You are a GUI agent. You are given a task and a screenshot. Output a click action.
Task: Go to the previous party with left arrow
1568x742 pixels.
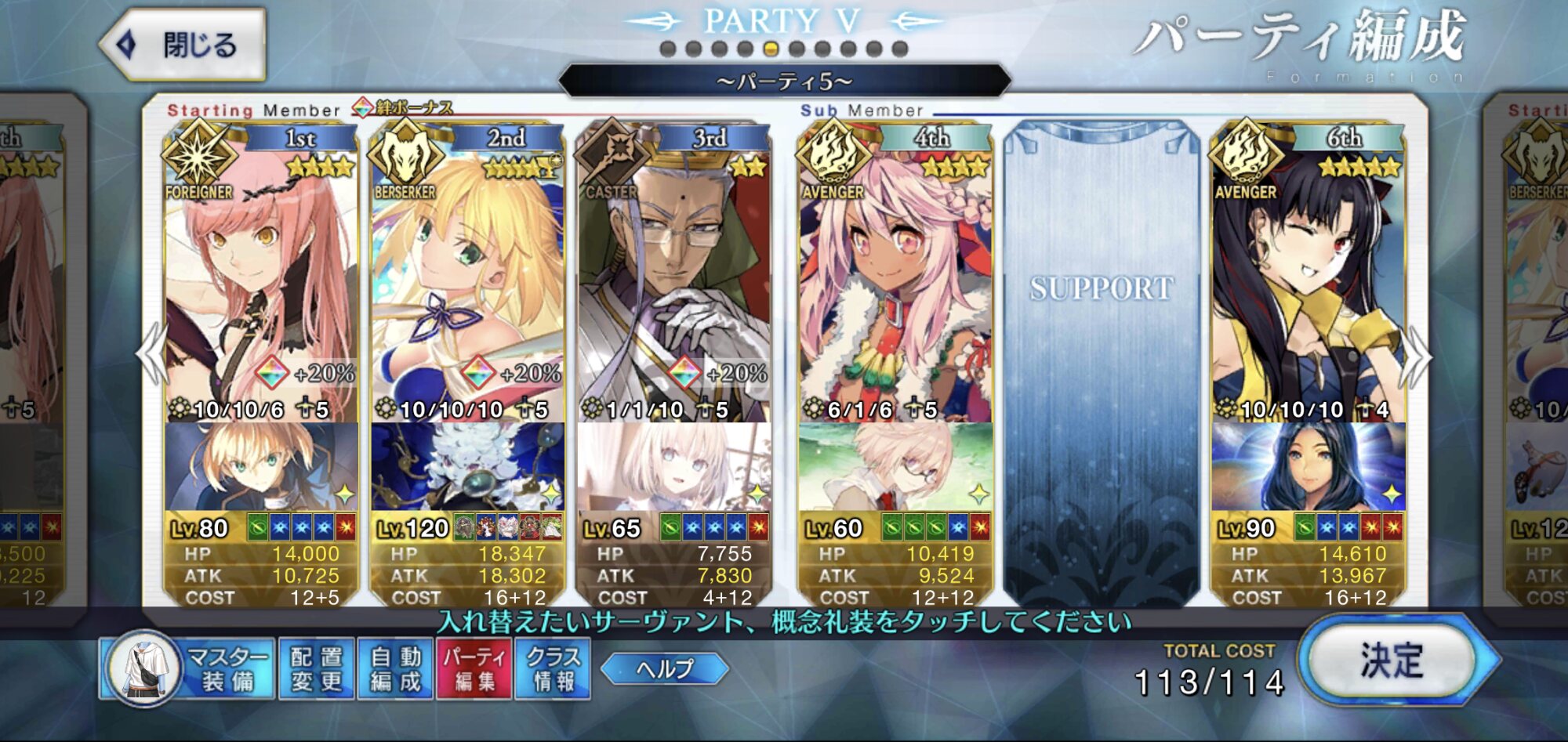click(151, 357)
